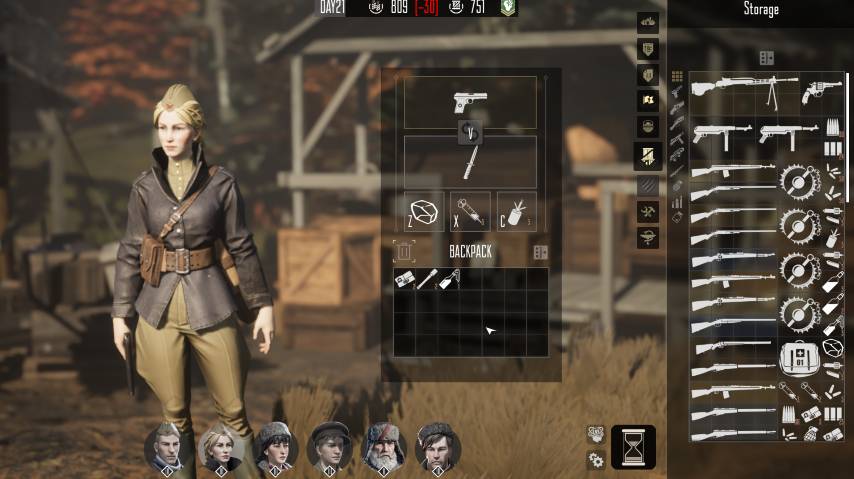Click the storage sort icon below title
This screenshot has height=479, width=854.
[x=766, y=58]
